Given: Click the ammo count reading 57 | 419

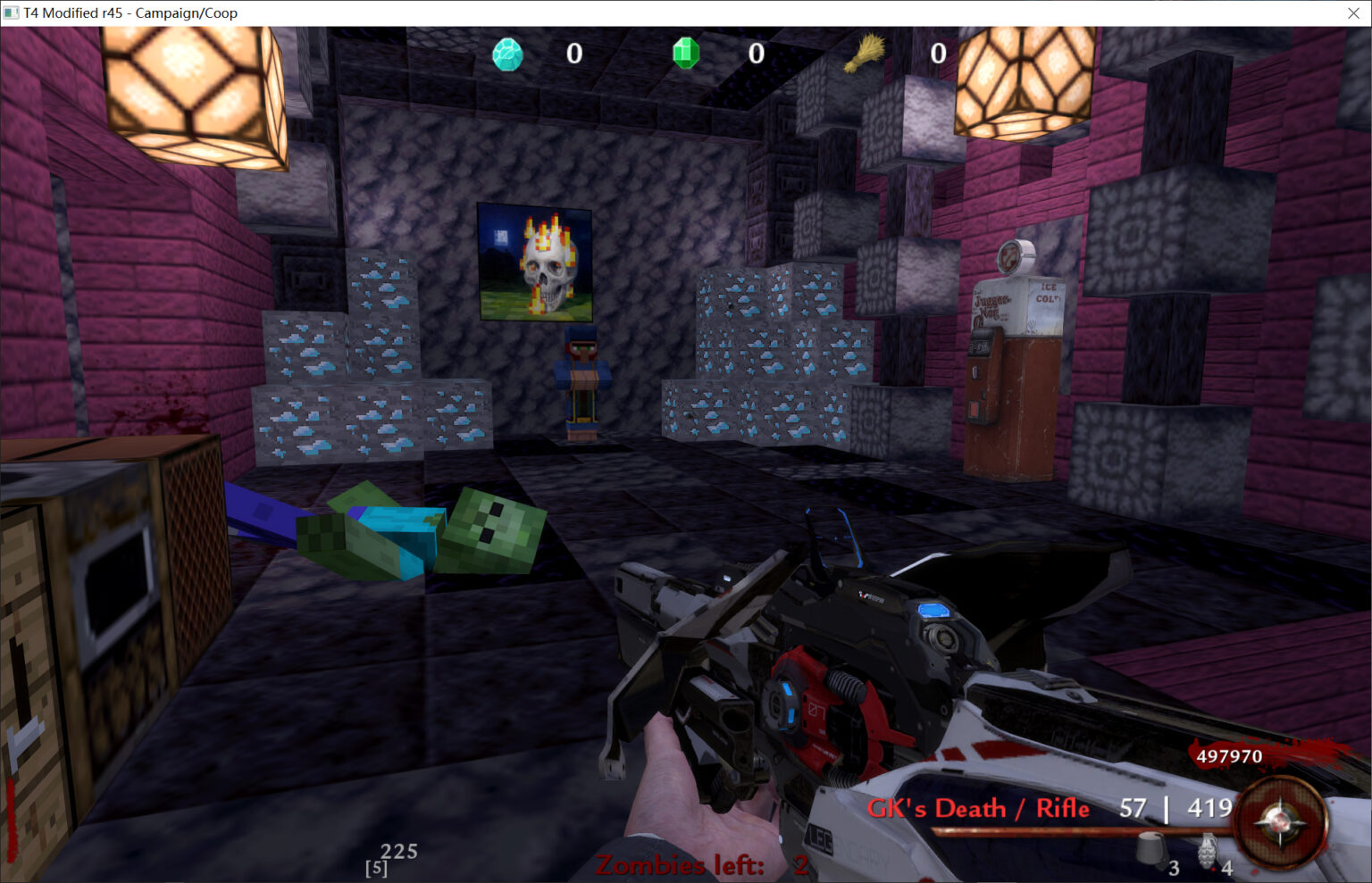Looking at the screenshot, I should coord(1173,807).
